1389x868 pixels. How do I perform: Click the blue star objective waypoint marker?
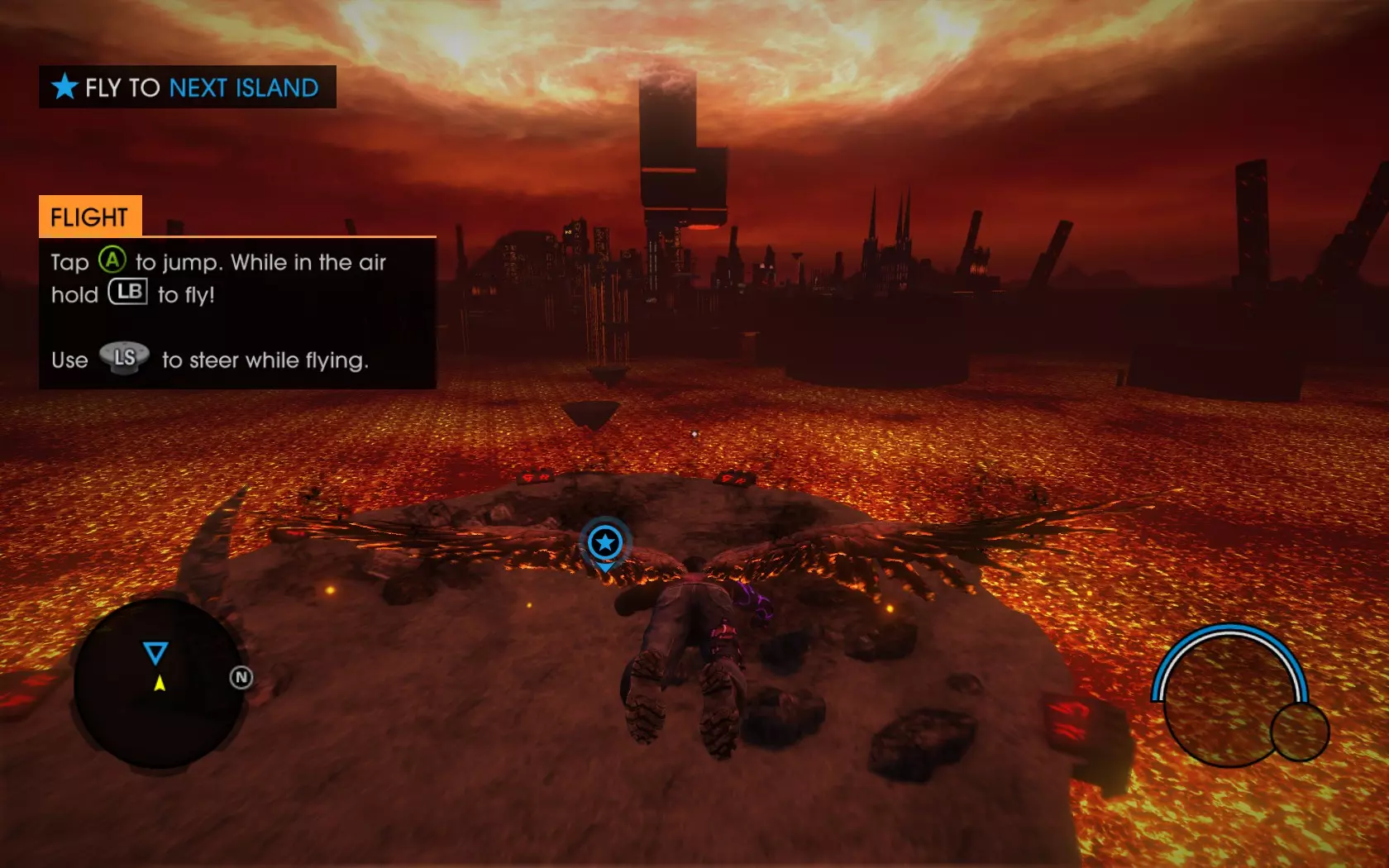(605, 543)
